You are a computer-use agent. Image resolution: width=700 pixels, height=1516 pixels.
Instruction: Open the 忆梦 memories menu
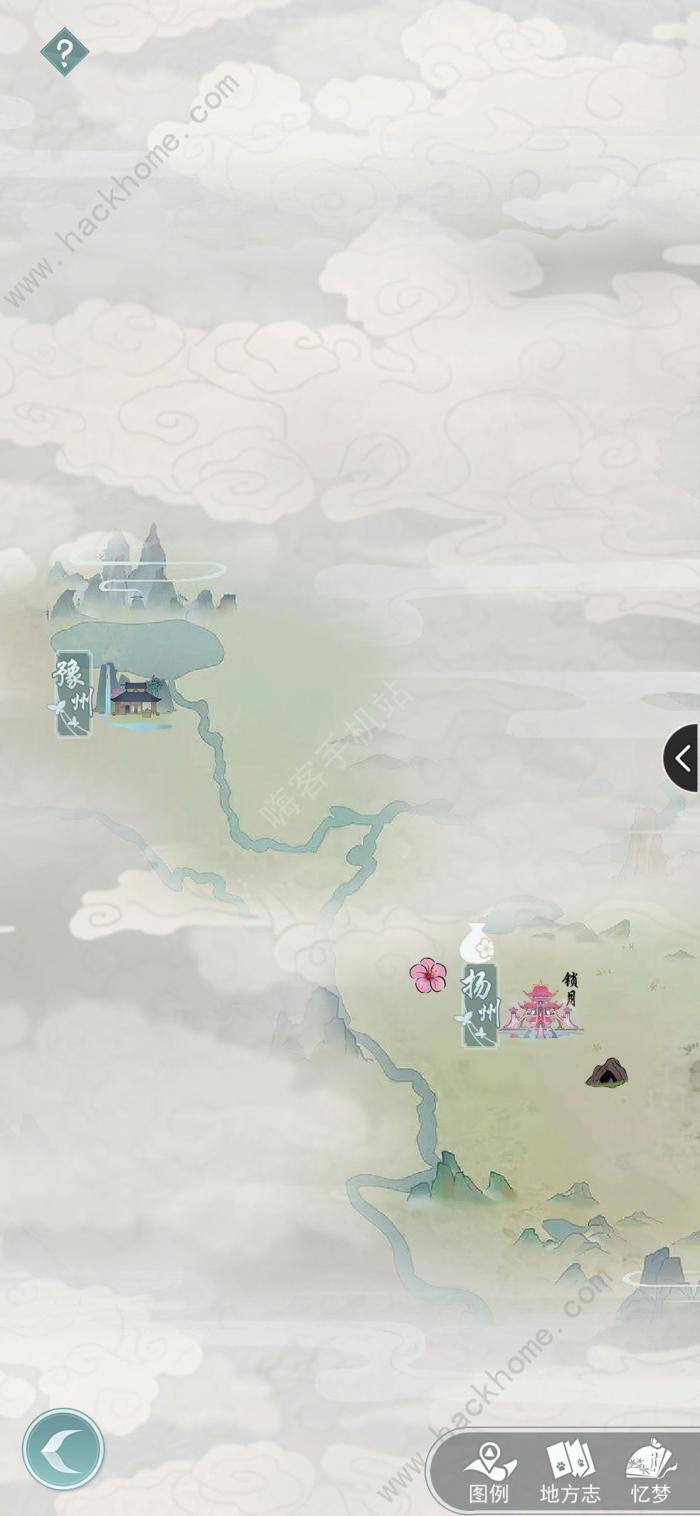point(650,1474)
